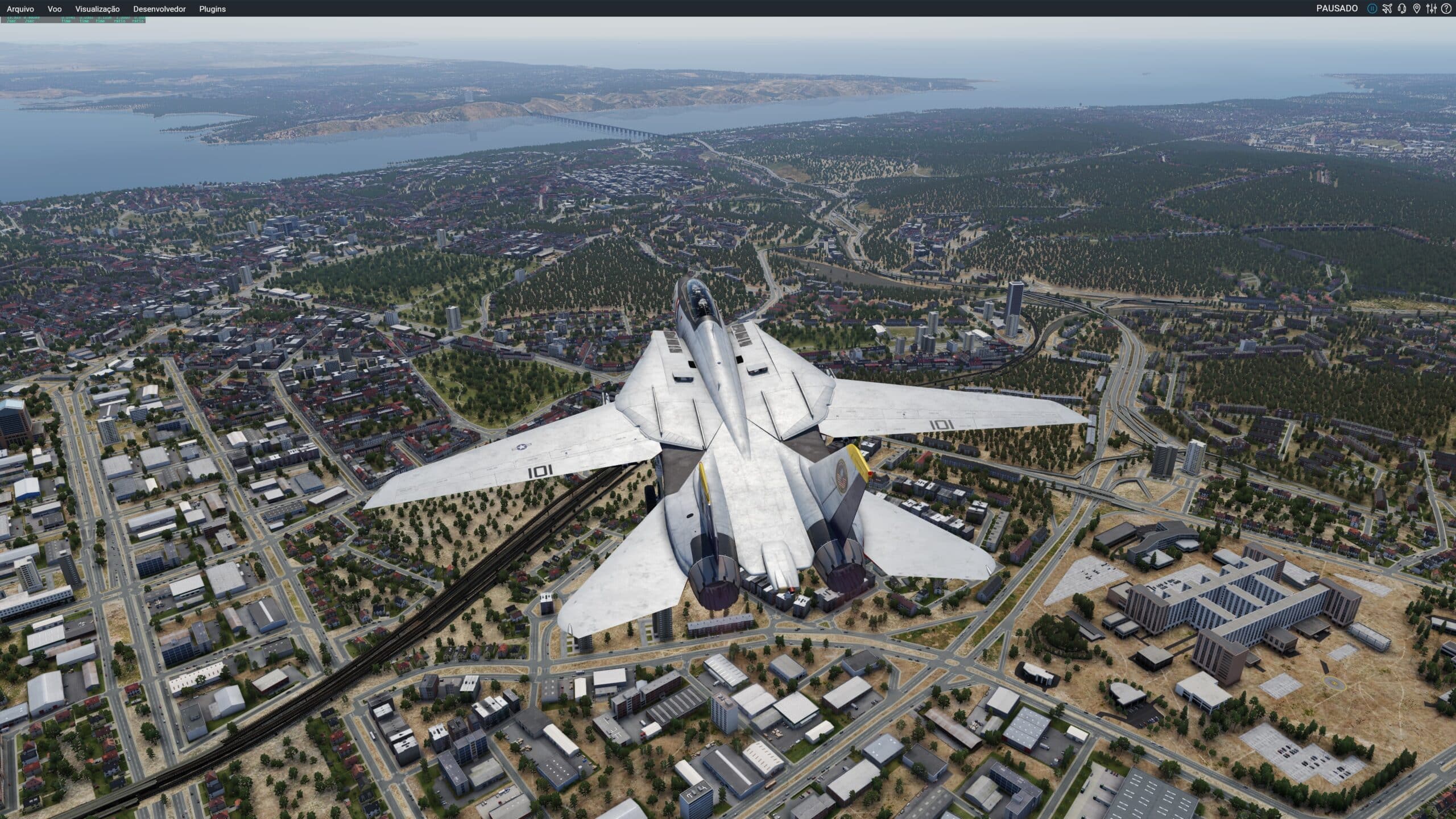
Task: Toggle the pause button icon
Action: click(x=1372, y=9)
